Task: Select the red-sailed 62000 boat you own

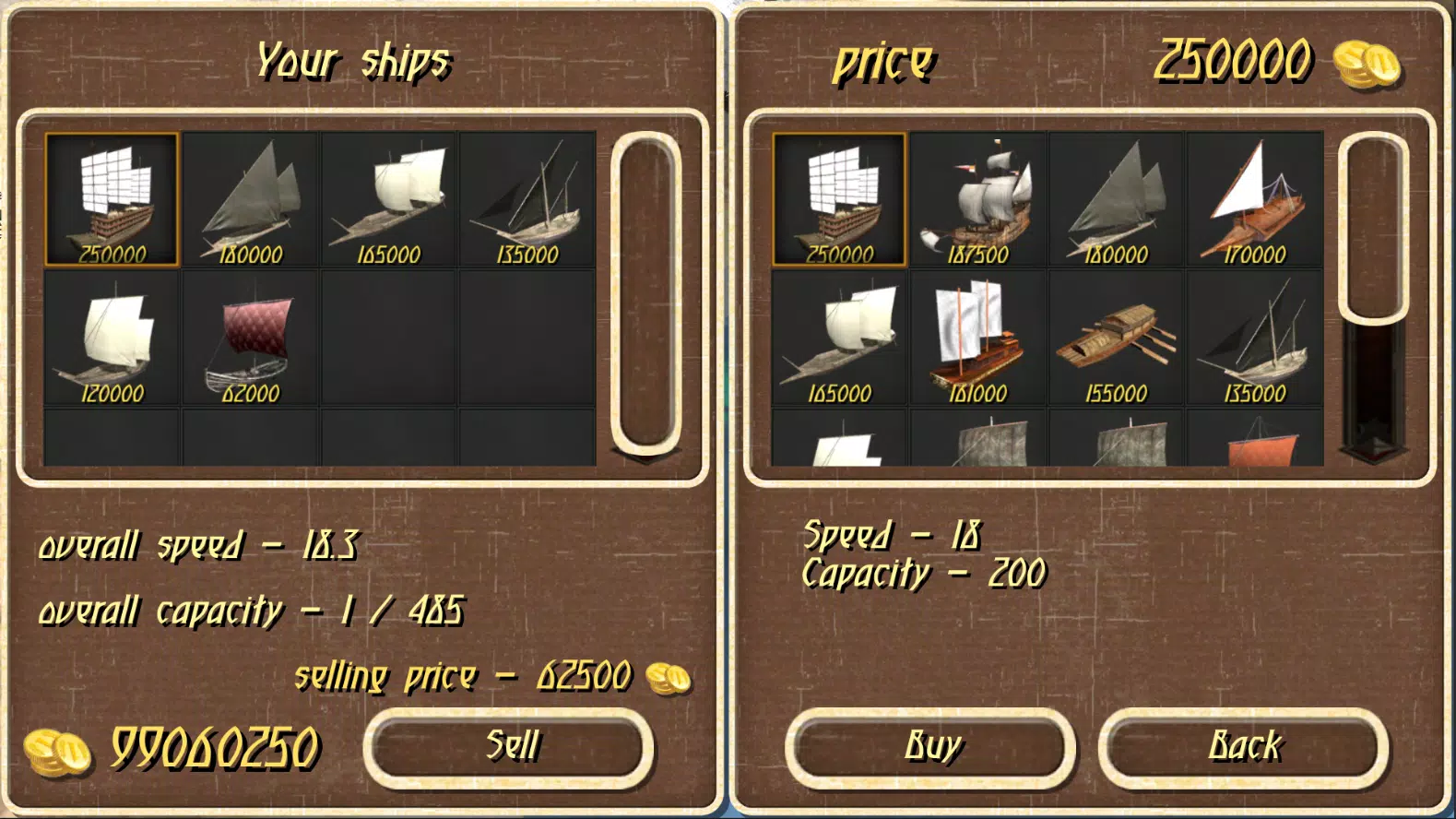Action: click(x=249, y=339)
